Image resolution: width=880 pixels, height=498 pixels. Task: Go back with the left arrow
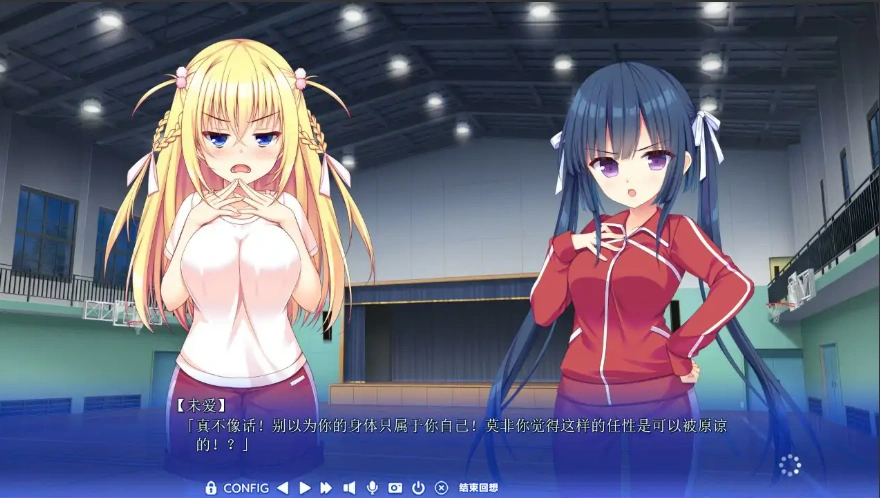[x=282, y=488]
